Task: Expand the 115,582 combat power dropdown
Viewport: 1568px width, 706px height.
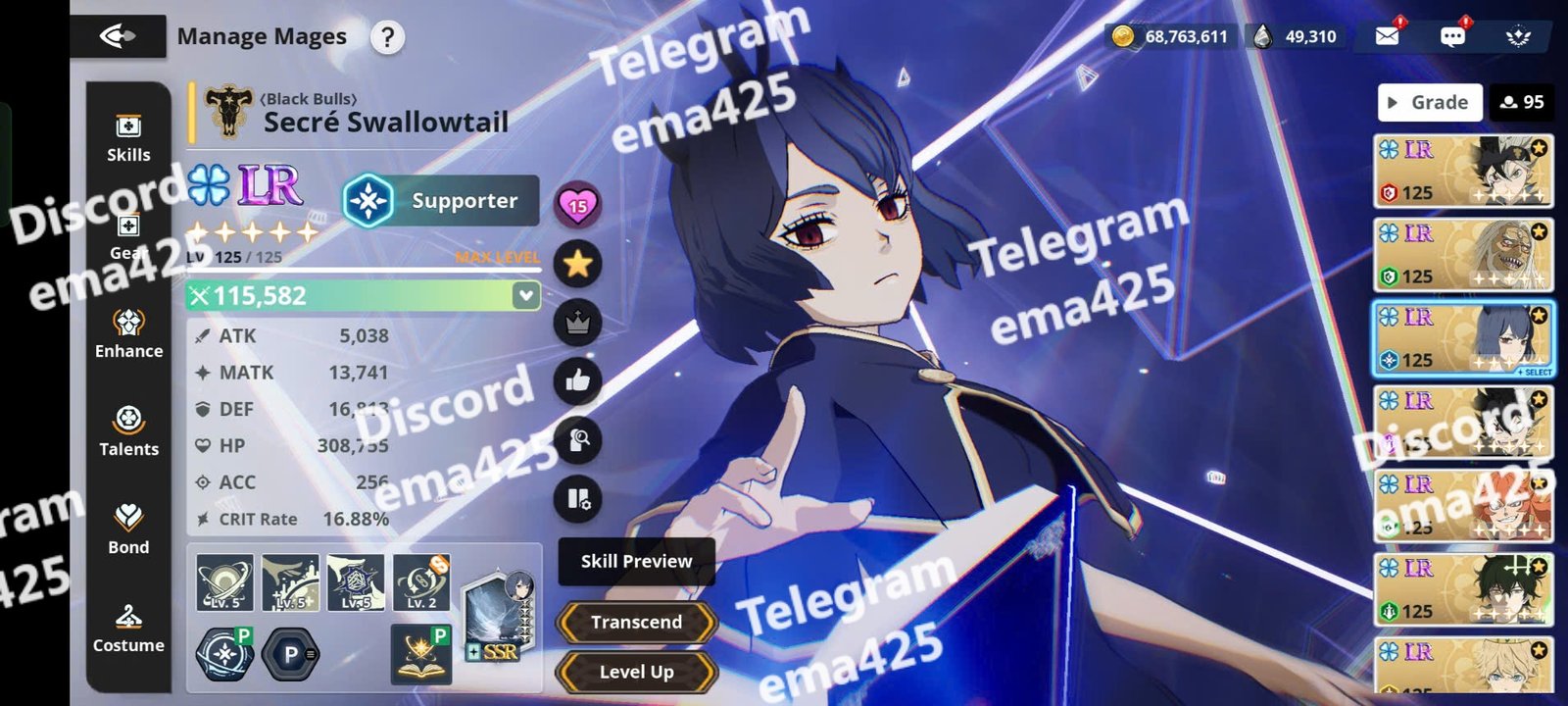Action: [x=526, y=295]
